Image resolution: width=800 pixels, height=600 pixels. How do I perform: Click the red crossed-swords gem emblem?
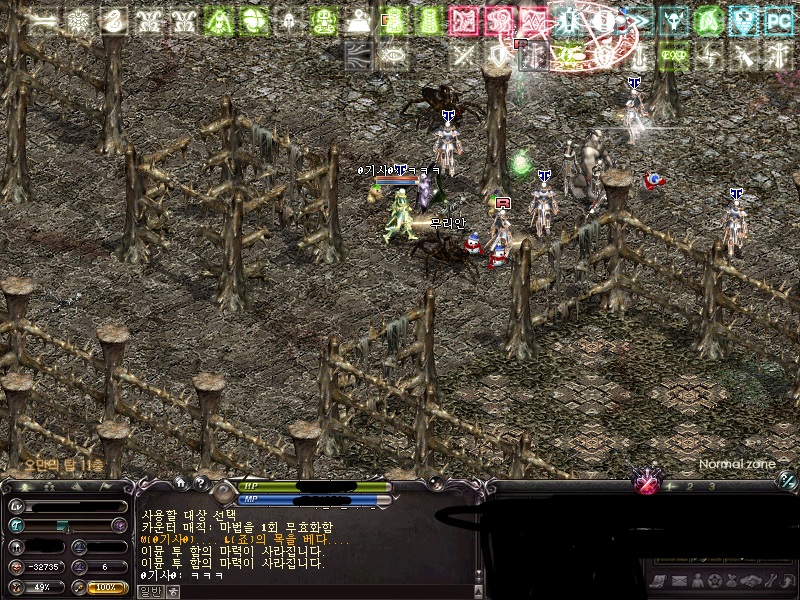click(648, 484)
